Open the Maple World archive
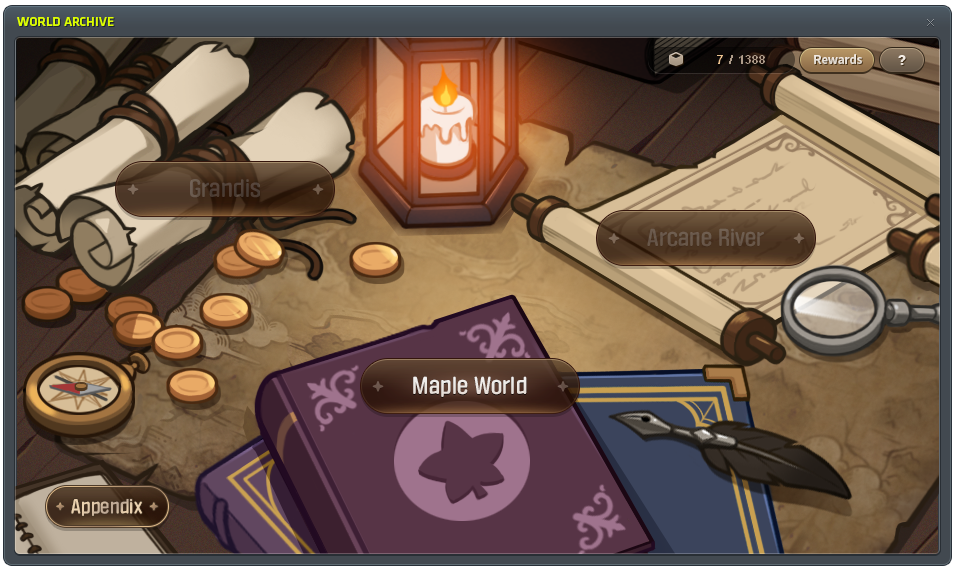Viewport: 955px width, 569px height. [x=469, y=386]
